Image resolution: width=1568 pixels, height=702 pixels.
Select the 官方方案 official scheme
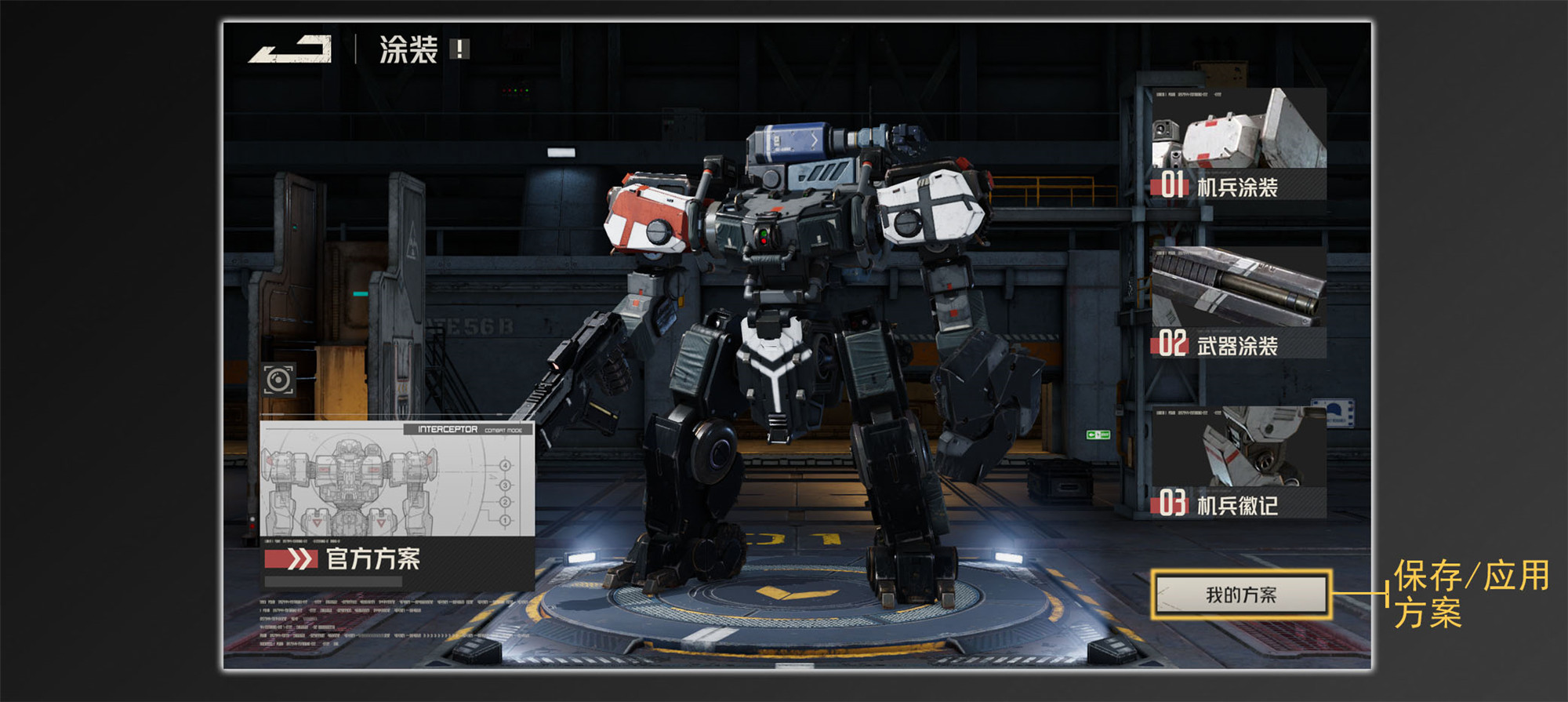pos(373,559)
